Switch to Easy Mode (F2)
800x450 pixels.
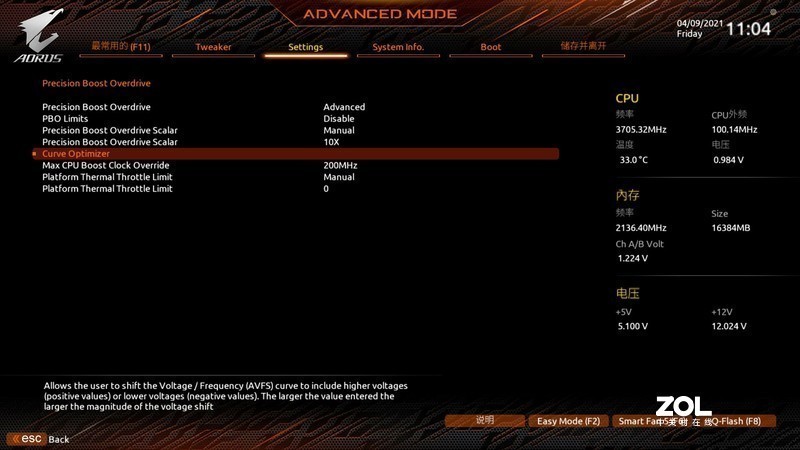(x=568, y=421)
